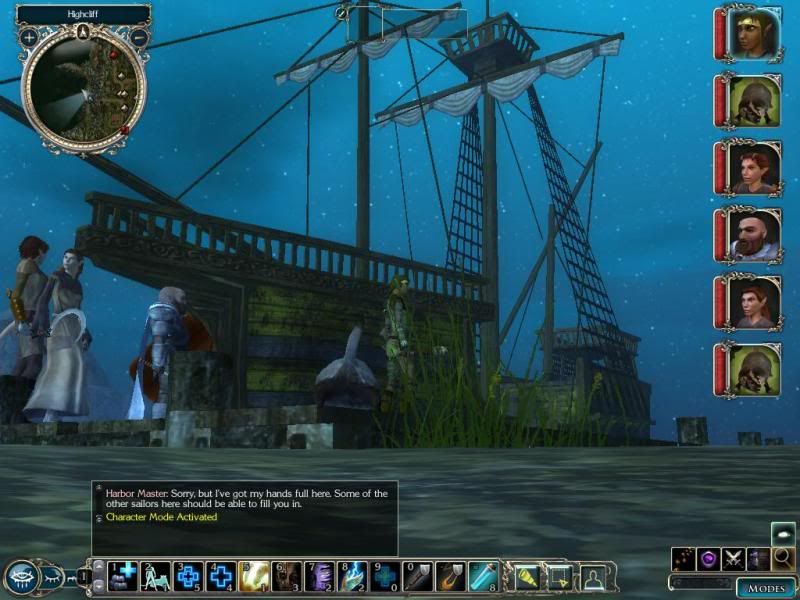Open the character silhouette button beside hotbar

coord(594,575)
